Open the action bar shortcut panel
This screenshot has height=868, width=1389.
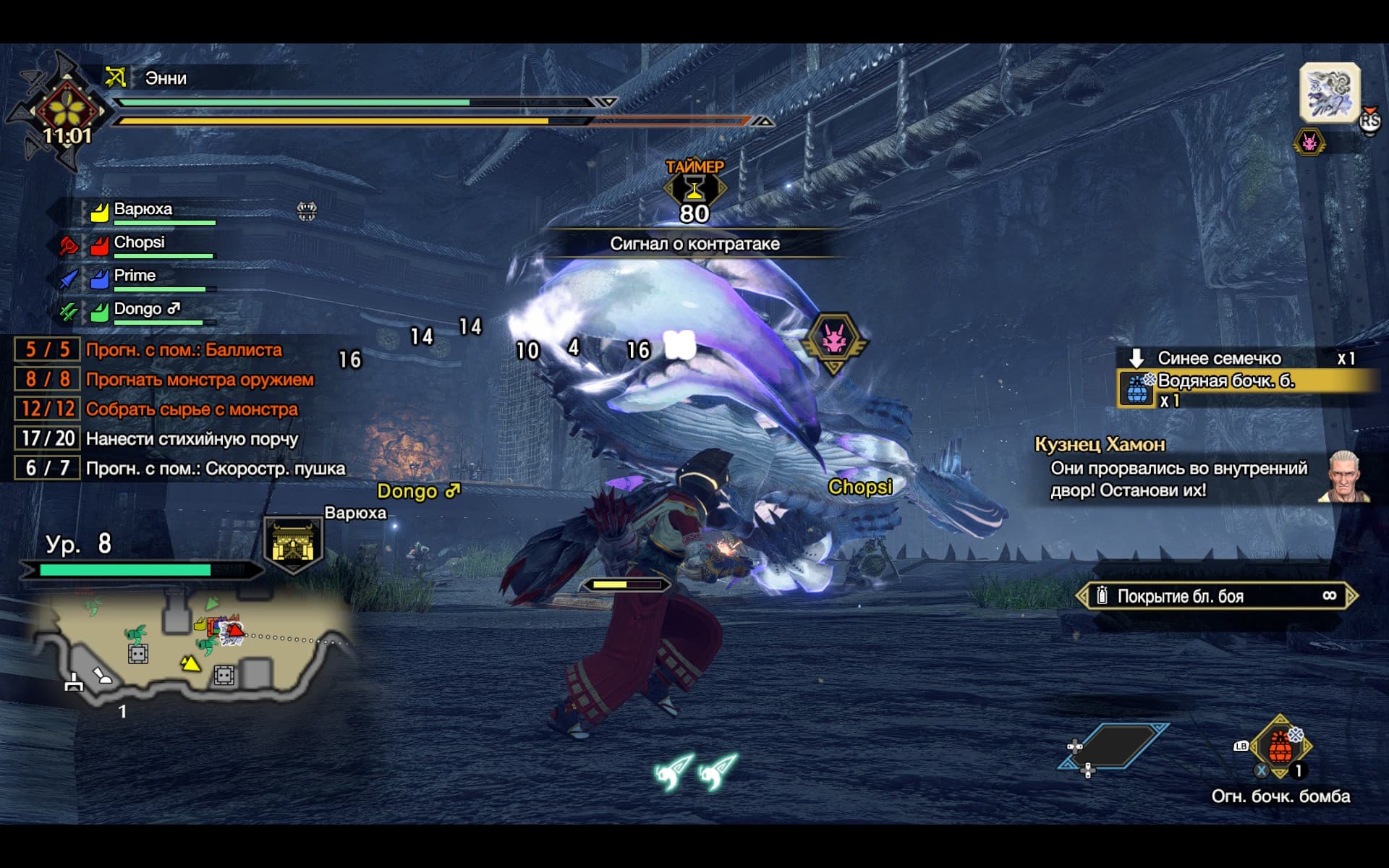point(1113,746)
